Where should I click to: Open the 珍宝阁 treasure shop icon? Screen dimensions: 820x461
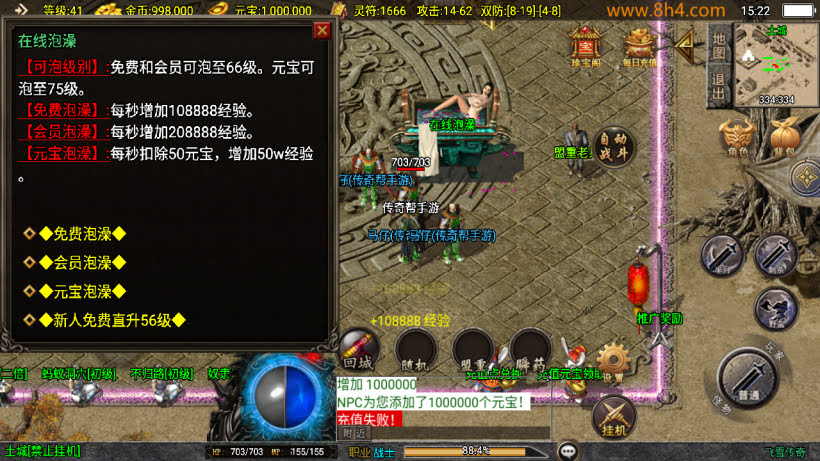coord(584,45)
